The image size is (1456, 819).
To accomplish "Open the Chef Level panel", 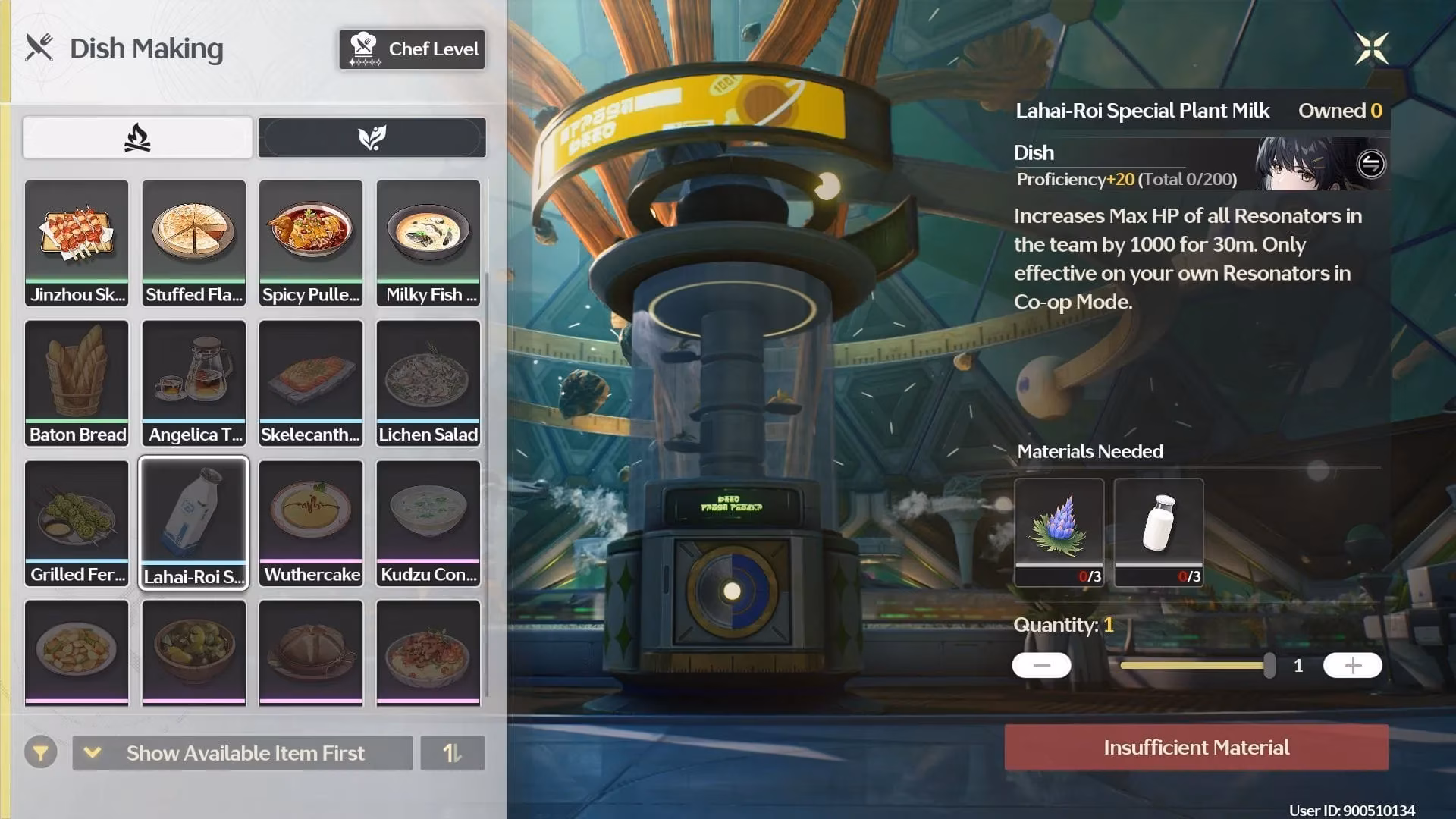I will click(412, 49).
